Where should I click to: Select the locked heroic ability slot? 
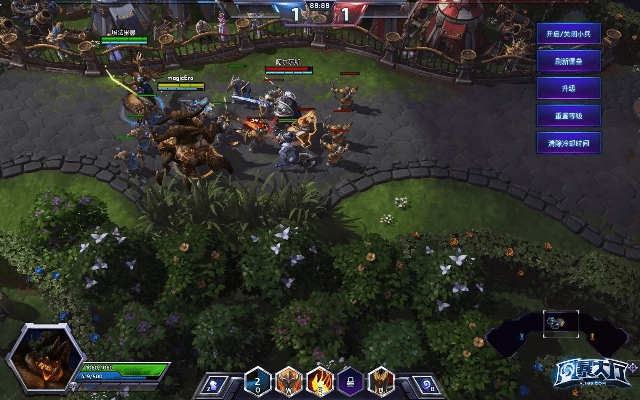(x=351, y=381)
